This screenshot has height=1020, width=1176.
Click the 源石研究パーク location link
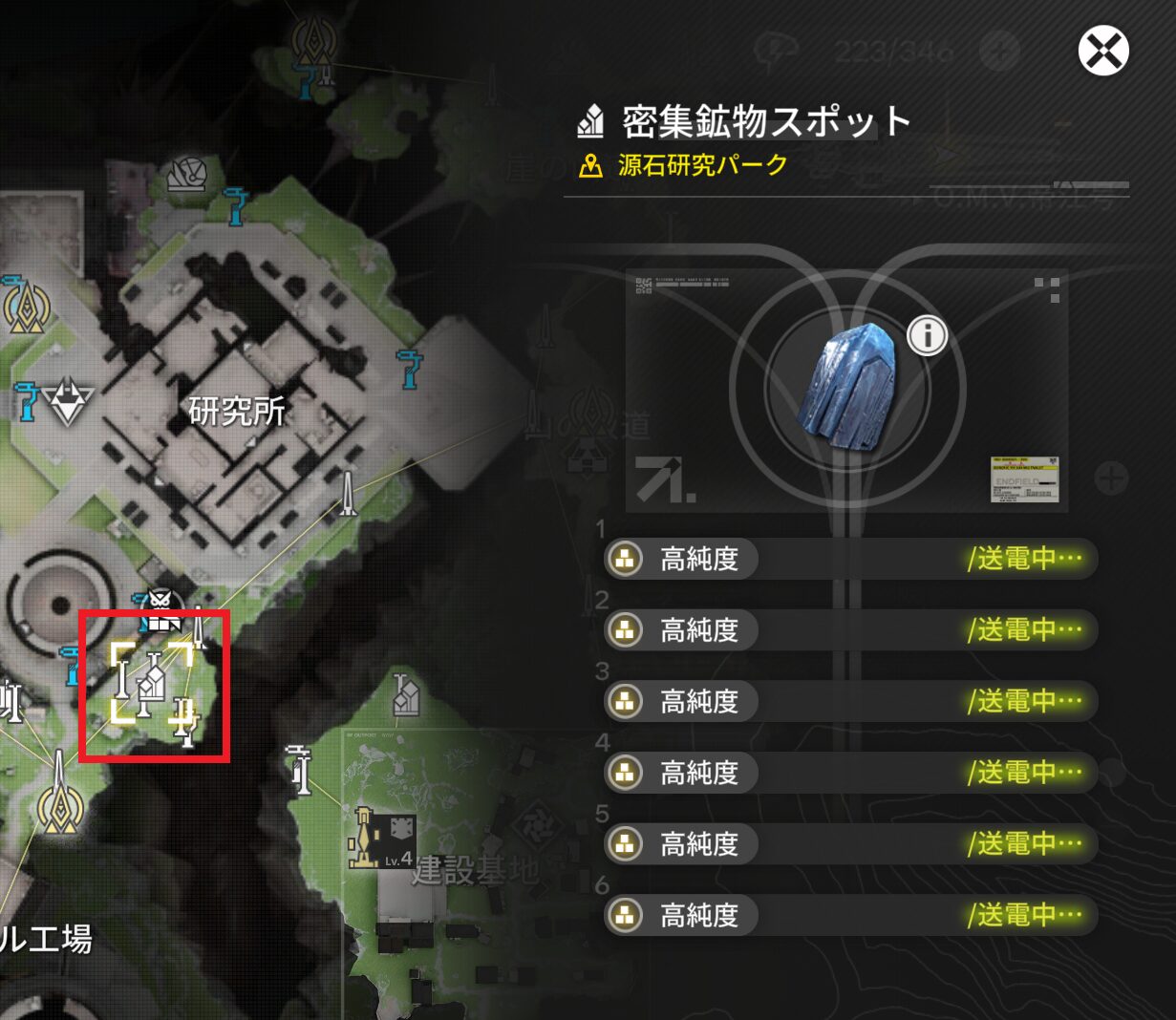pyautogui.click(x=702, y=165)
